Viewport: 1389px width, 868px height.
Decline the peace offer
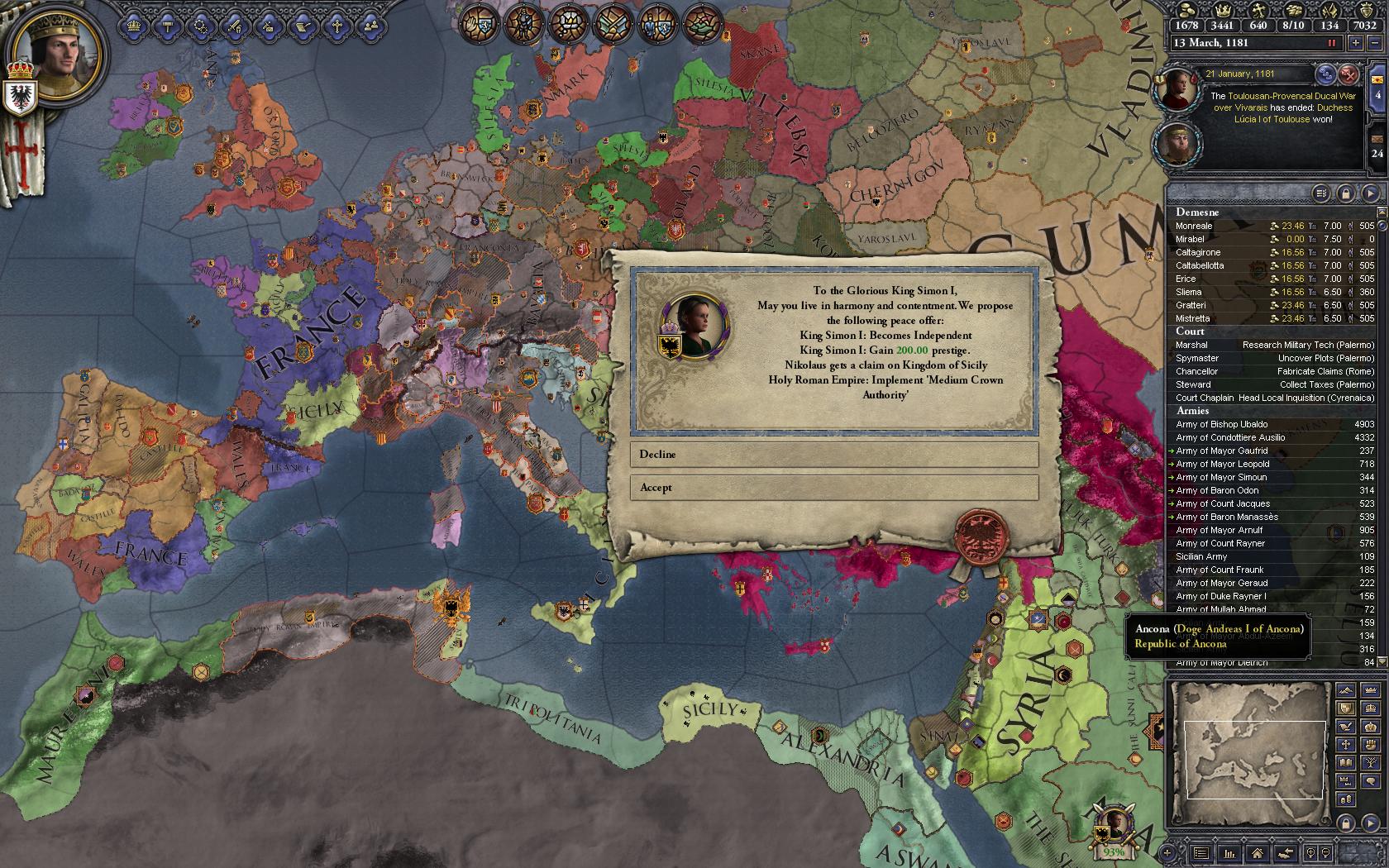point(833,455)
